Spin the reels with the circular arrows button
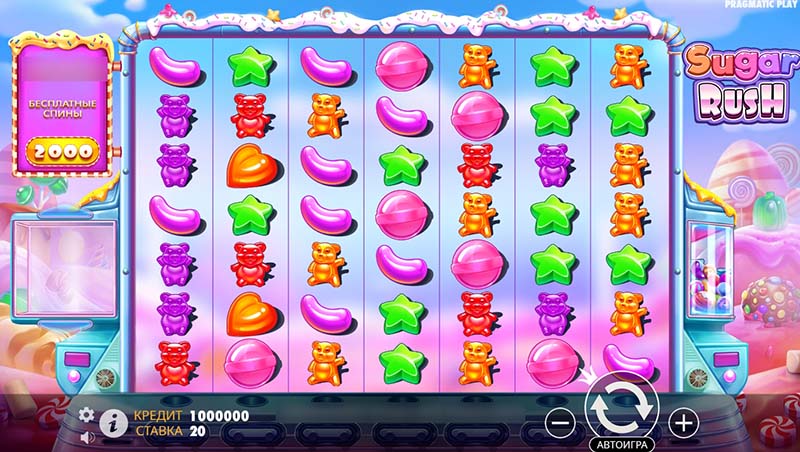800x452 pixels. pyautogui.click(x=621, y=407)
